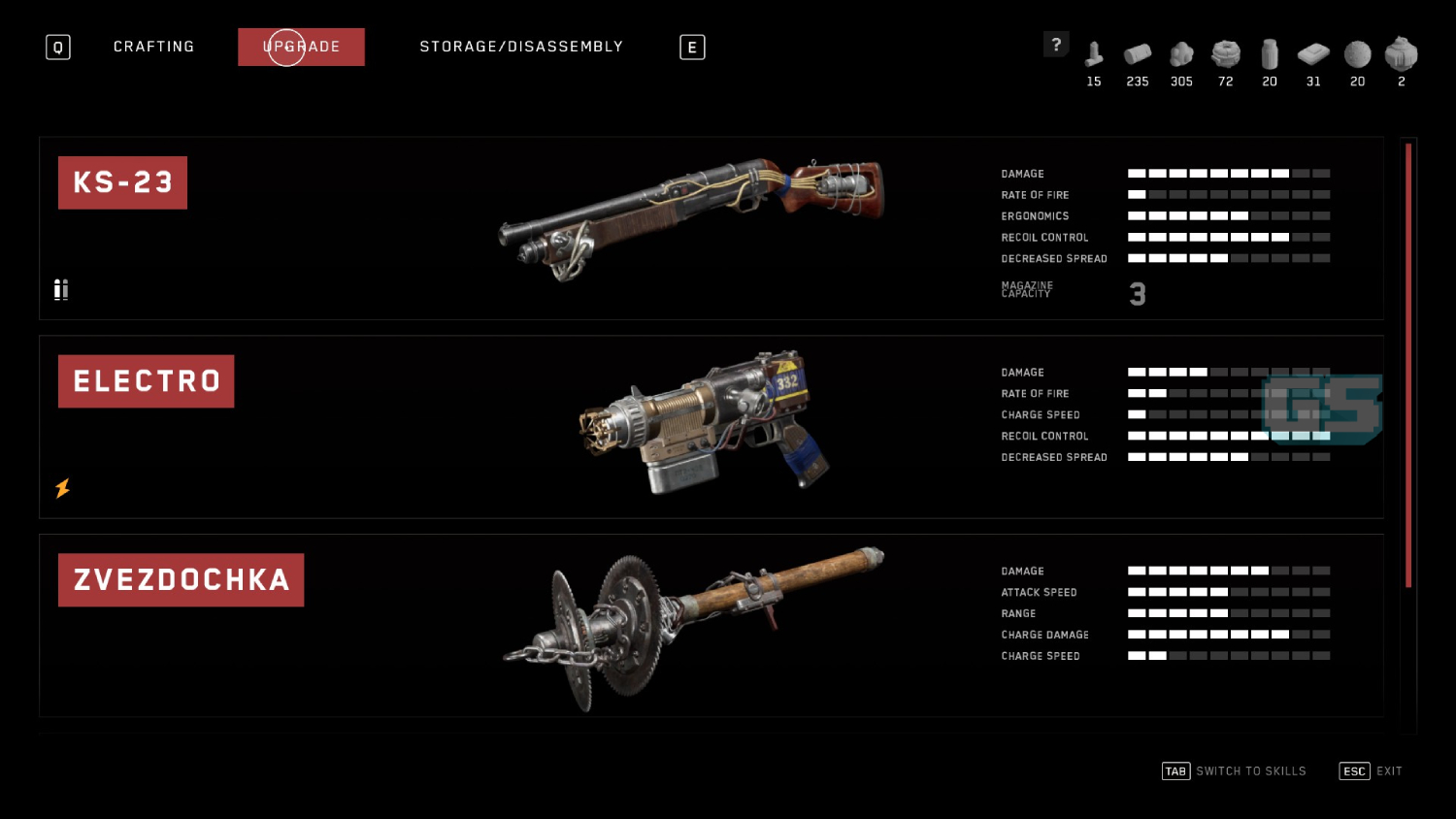This screenshot has height=819, width=1456.
Task: Switch to Skills screen
Action: point(1235,771)
